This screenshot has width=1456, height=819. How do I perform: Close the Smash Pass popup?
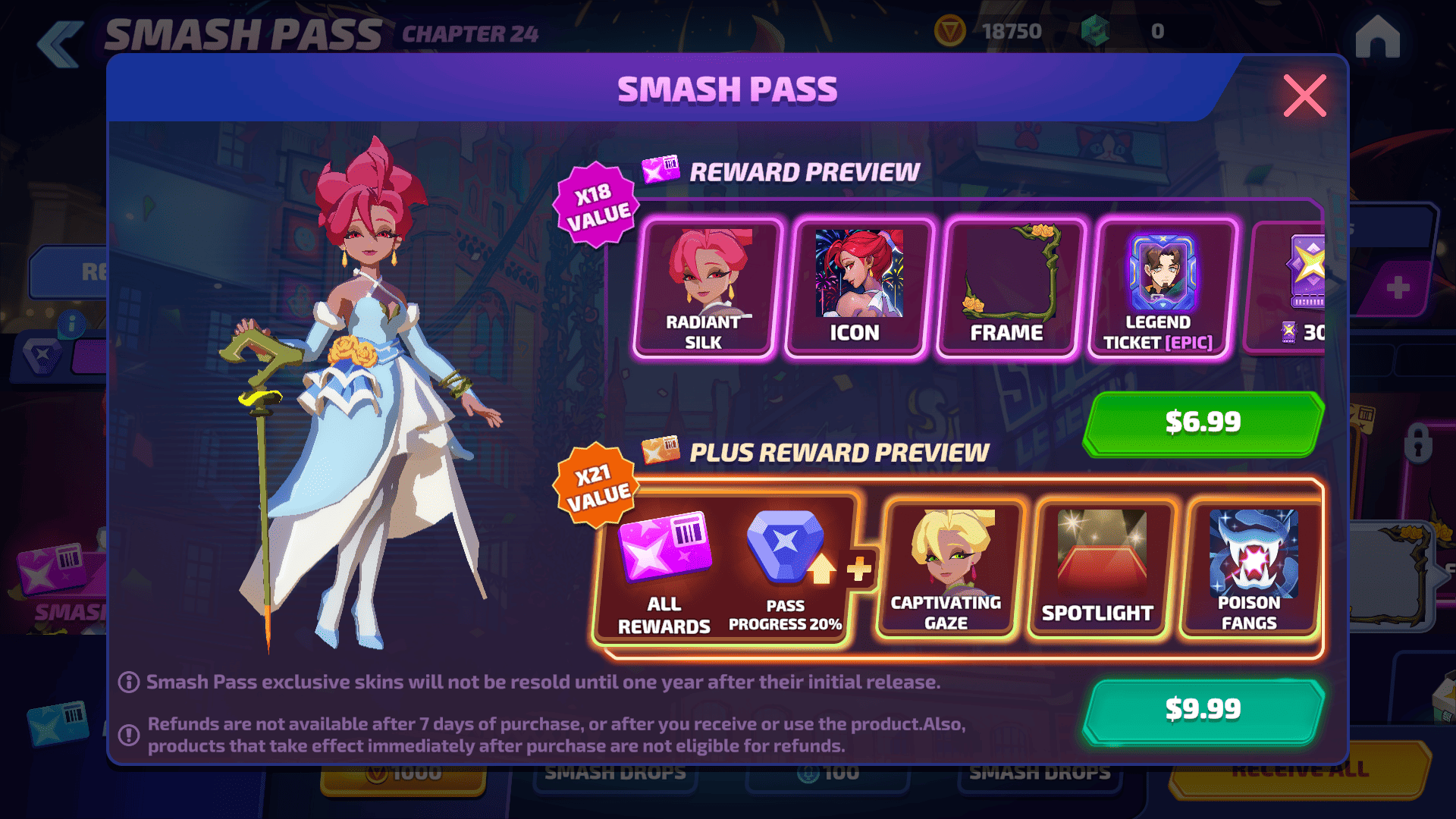[1304, 96]
